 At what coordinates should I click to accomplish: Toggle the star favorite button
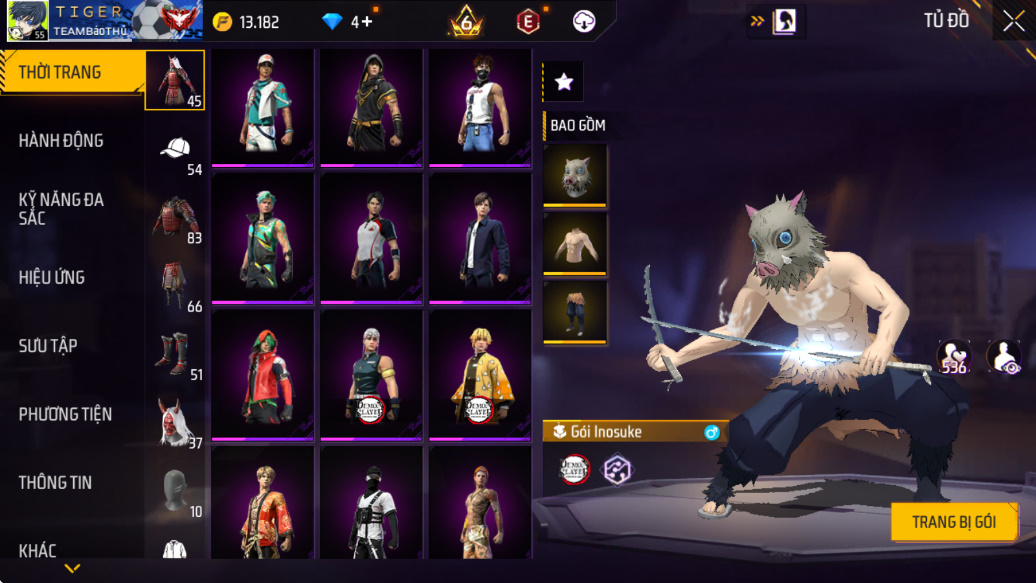pos(563,82)
